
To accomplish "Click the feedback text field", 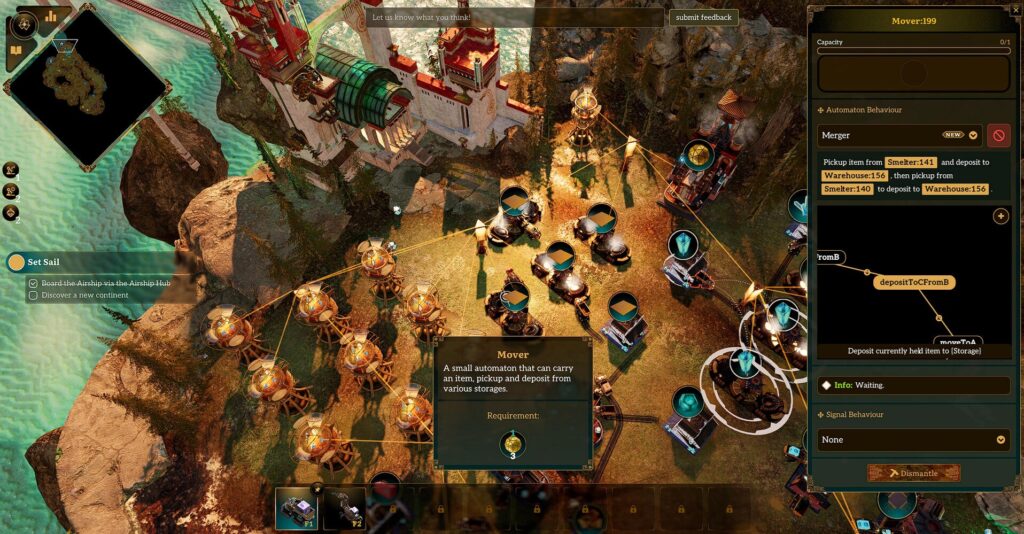I will coord(514,17).
